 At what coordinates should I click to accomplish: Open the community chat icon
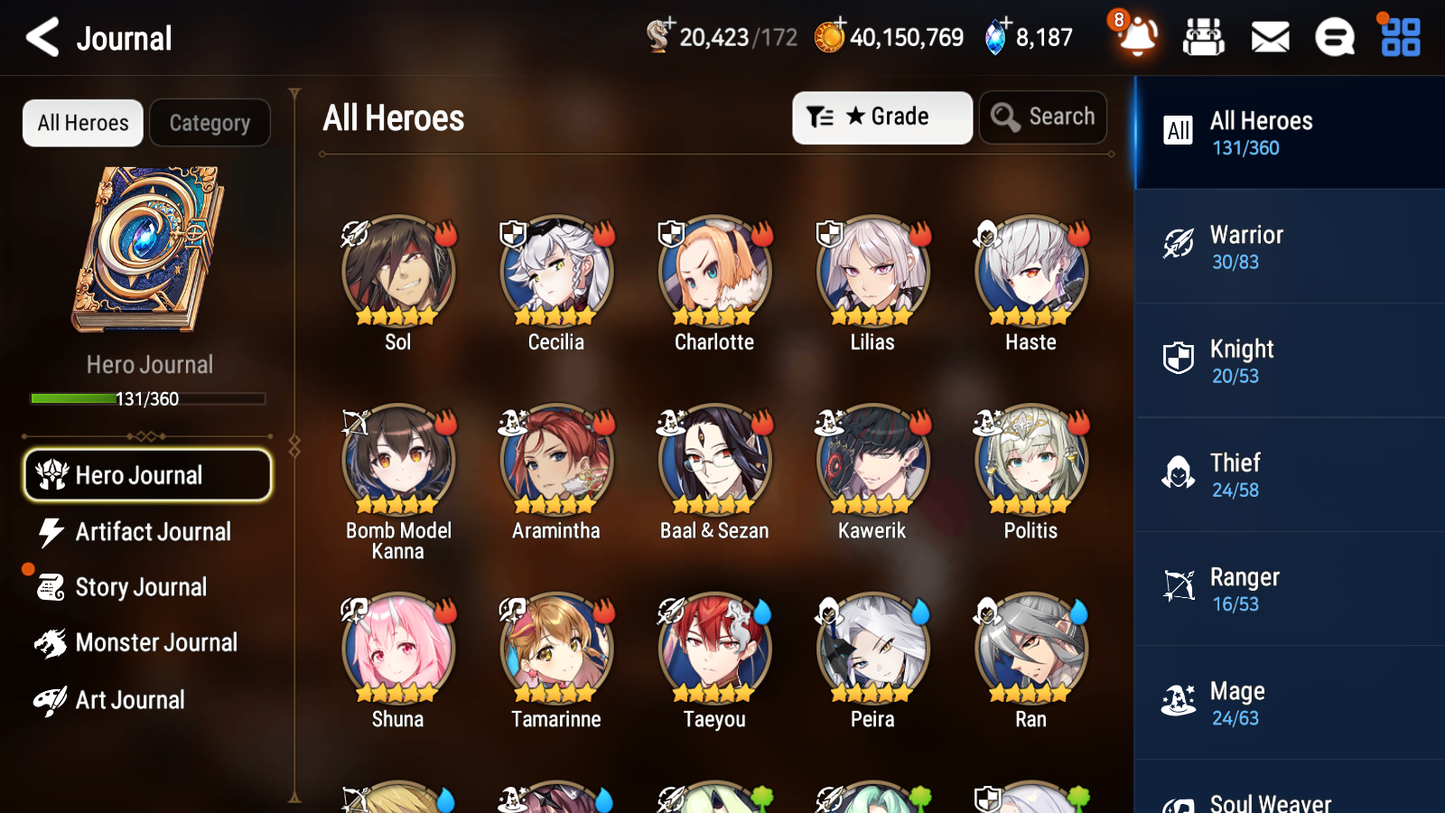click(1334, 36)
